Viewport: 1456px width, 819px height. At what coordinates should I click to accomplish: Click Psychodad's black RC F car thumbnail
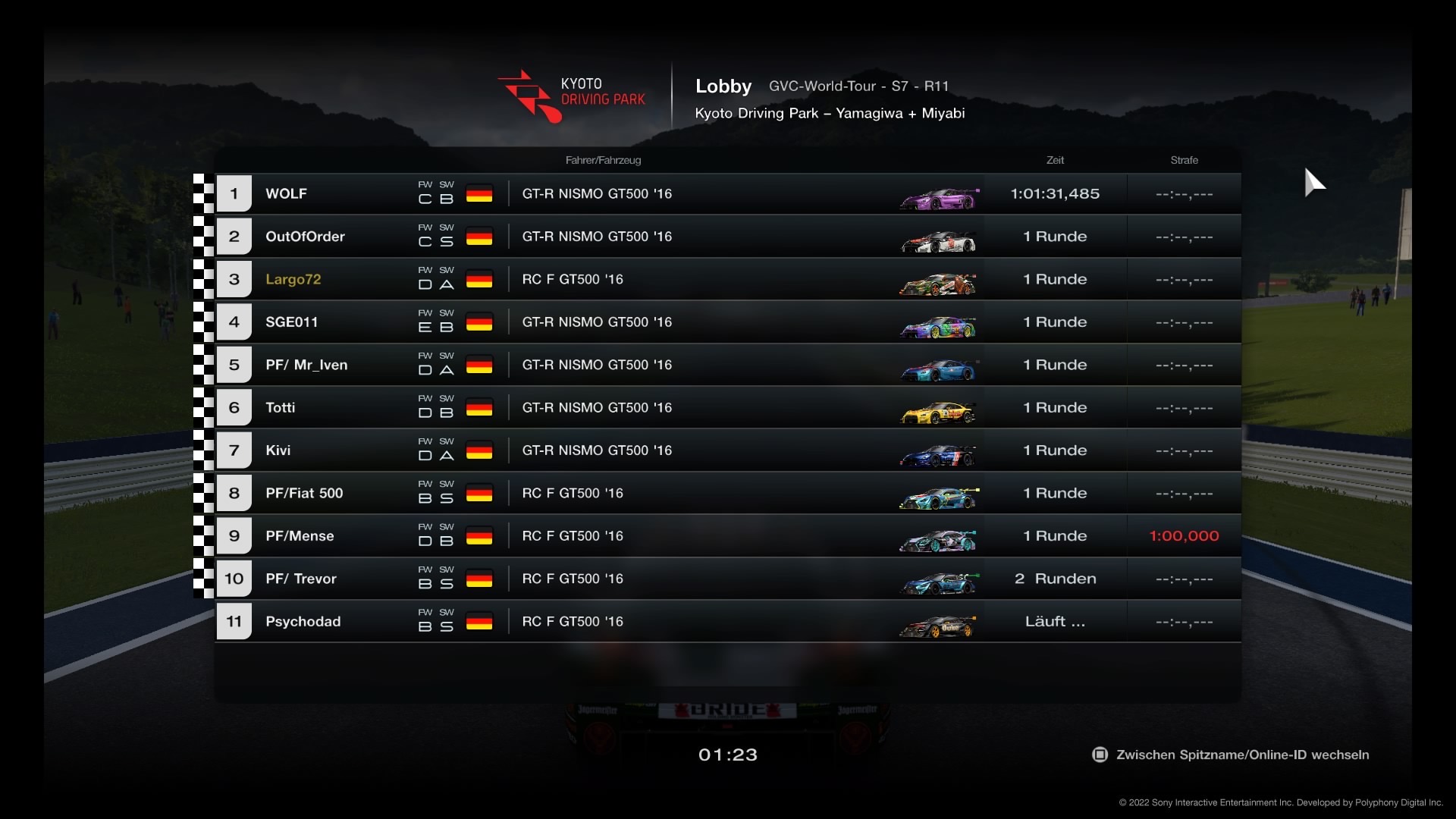(x=937, y=626)
